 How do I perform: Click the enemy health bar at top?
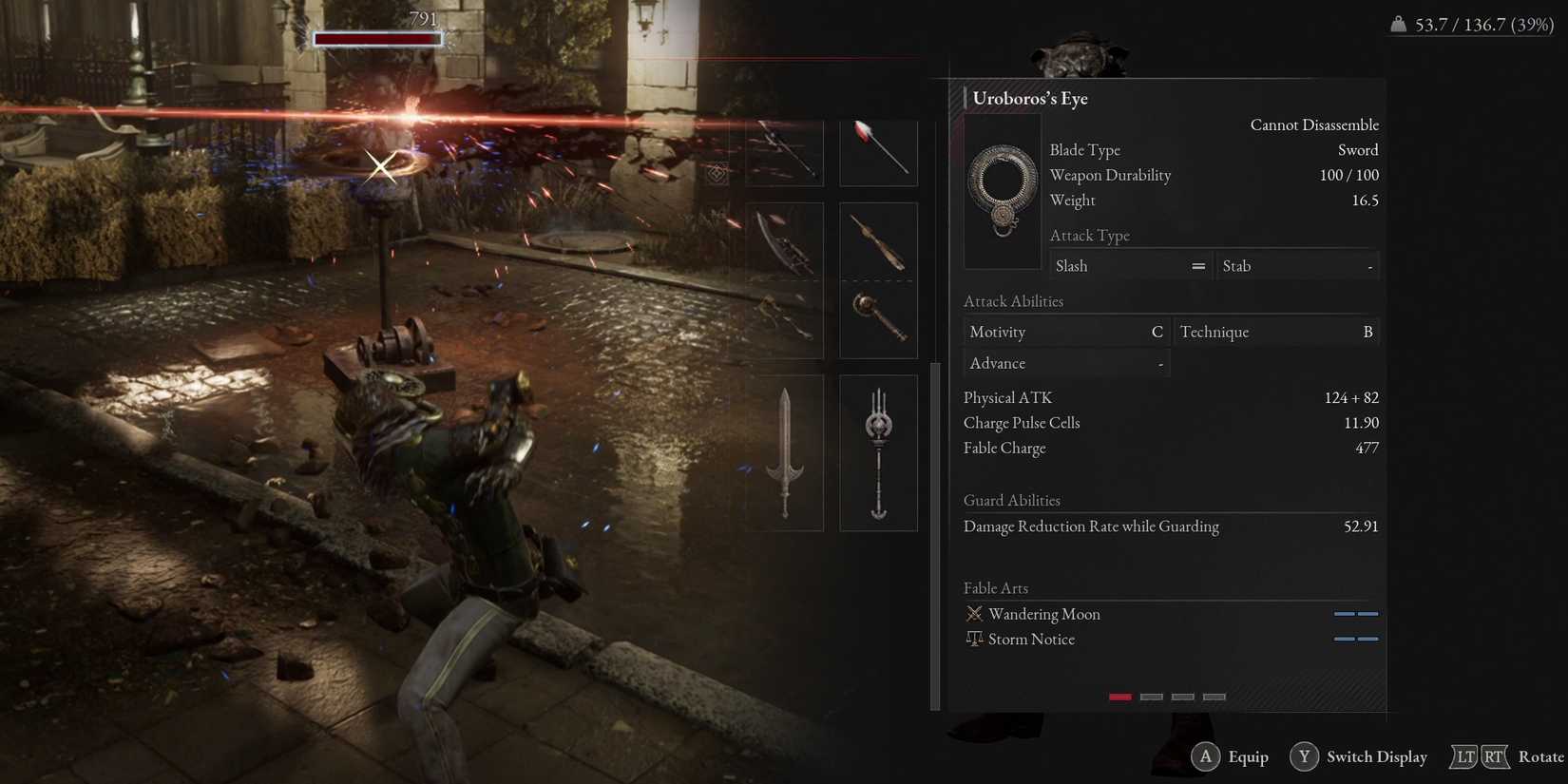click(x=377, y=38)
